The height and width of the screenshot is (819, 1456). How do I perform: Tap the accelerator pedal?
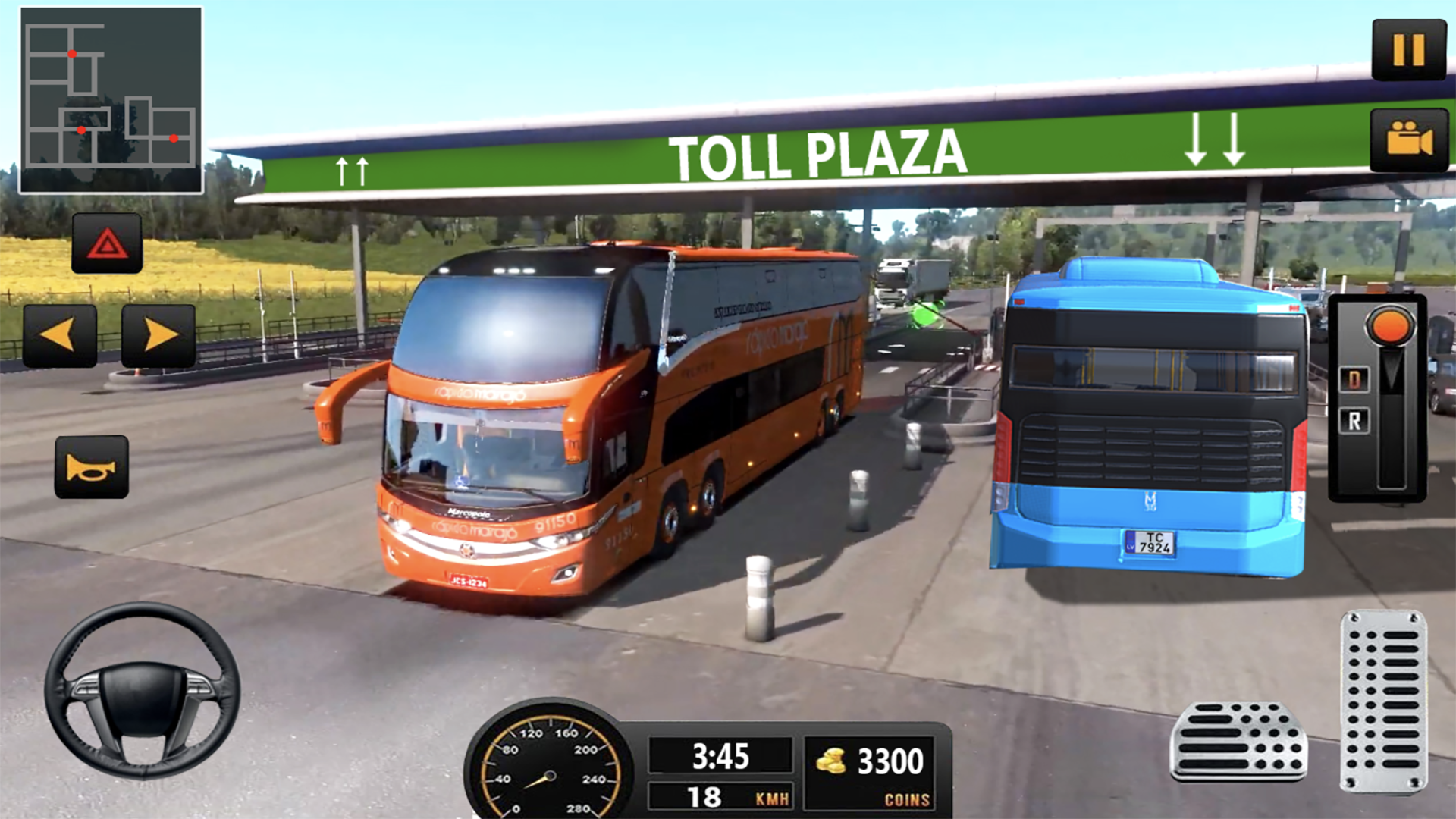(1383, 701)
